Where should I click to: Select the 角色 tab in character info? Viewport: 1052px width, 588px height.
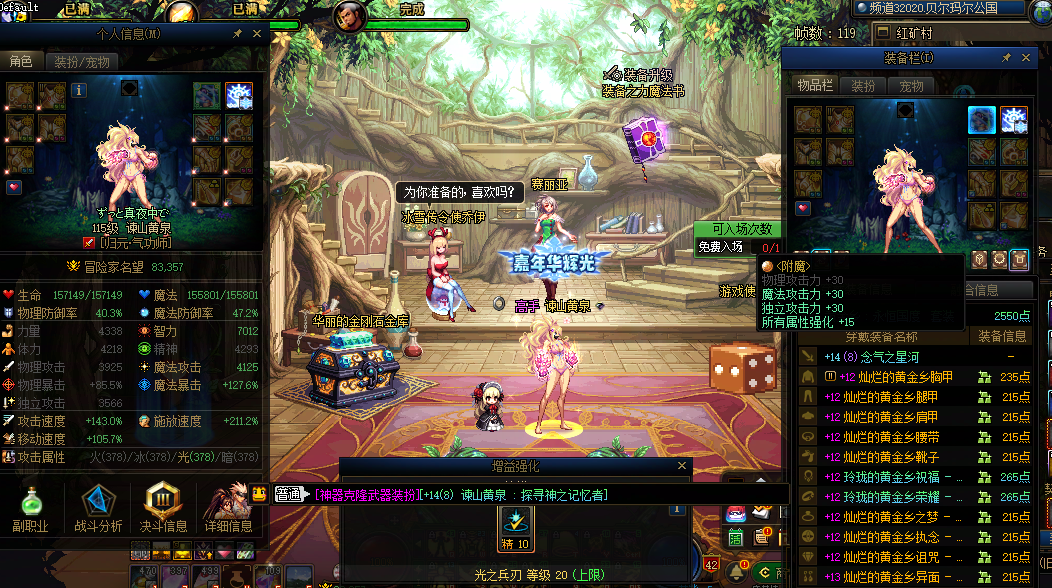[21, 62]
